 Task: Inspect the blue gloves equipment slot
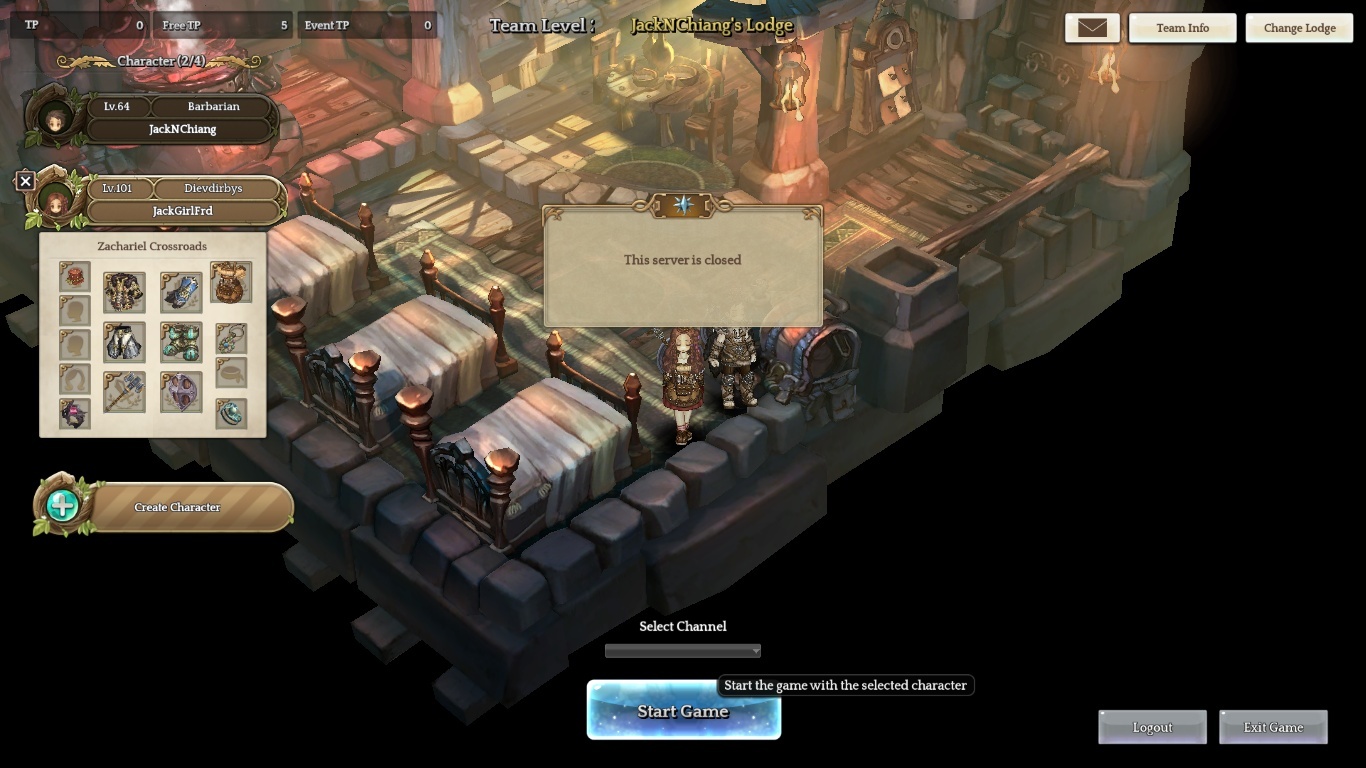coord(181,292)
